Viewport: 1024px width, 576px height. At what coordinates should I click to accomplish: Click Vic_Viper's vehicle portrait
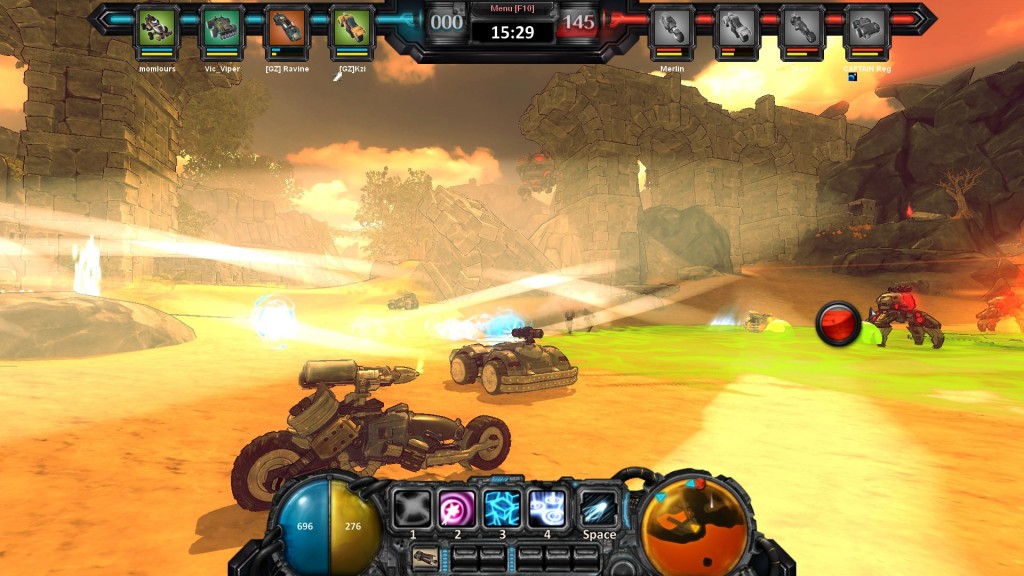coord(222,27)
